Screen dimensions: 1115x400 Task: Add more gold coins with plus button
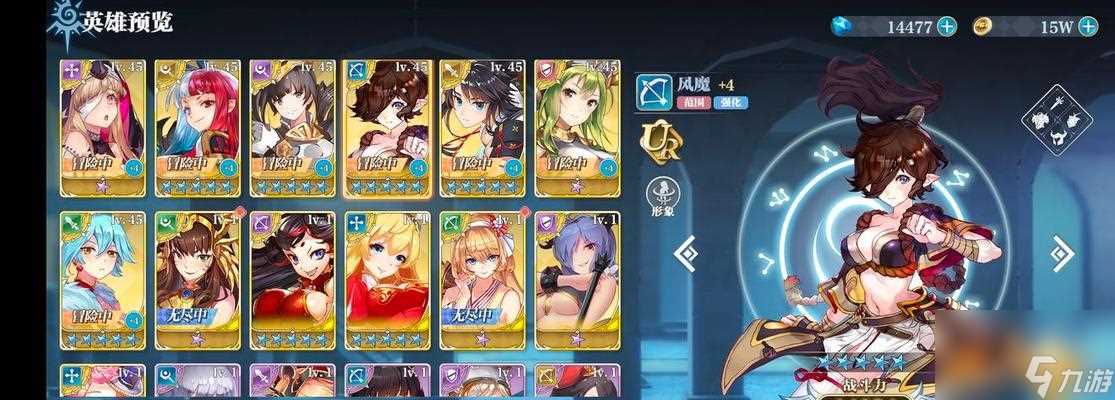tap(1088, 26)
